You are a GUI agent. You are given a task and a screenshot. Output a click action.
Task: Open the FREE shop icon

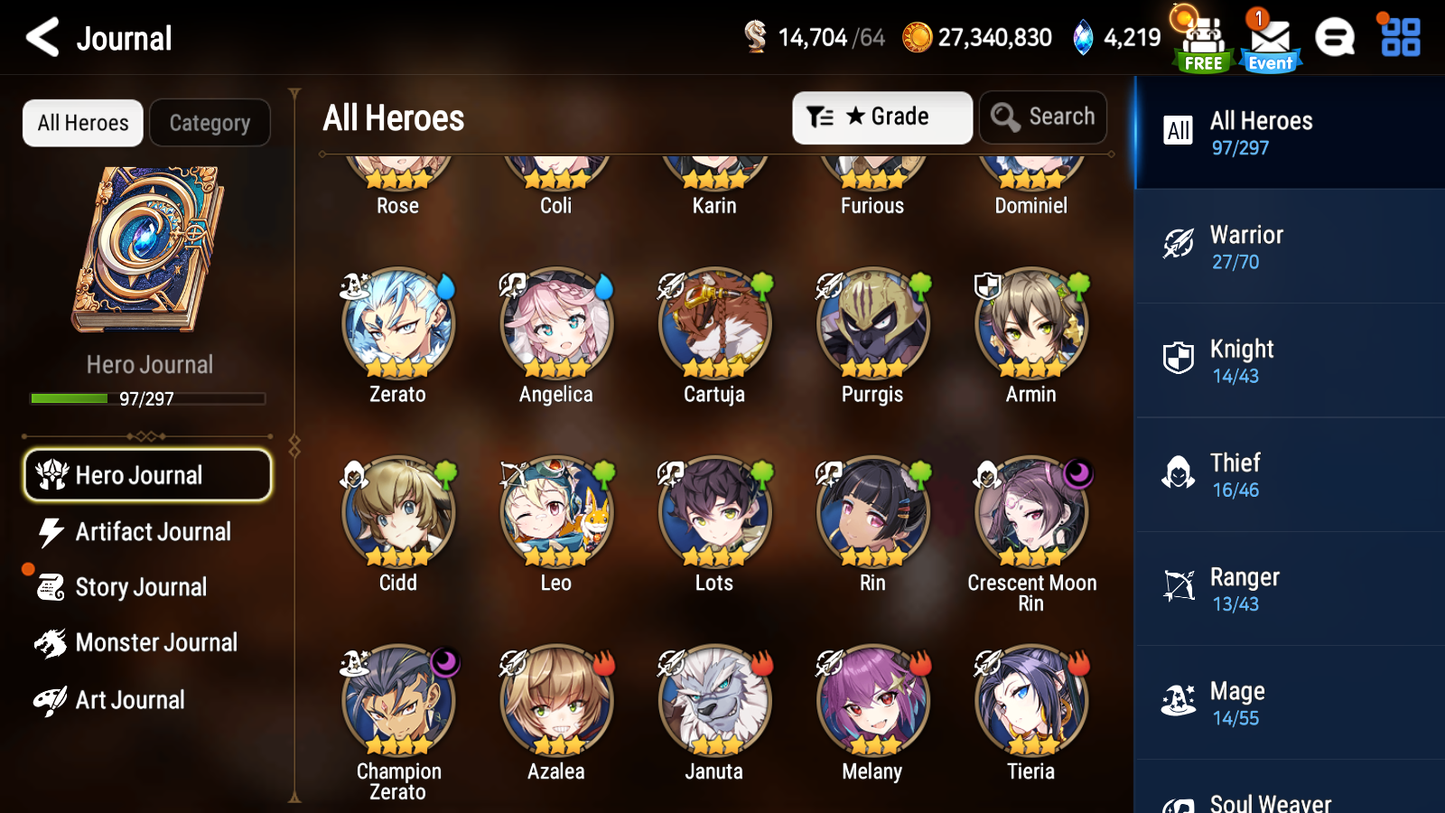1201,40
